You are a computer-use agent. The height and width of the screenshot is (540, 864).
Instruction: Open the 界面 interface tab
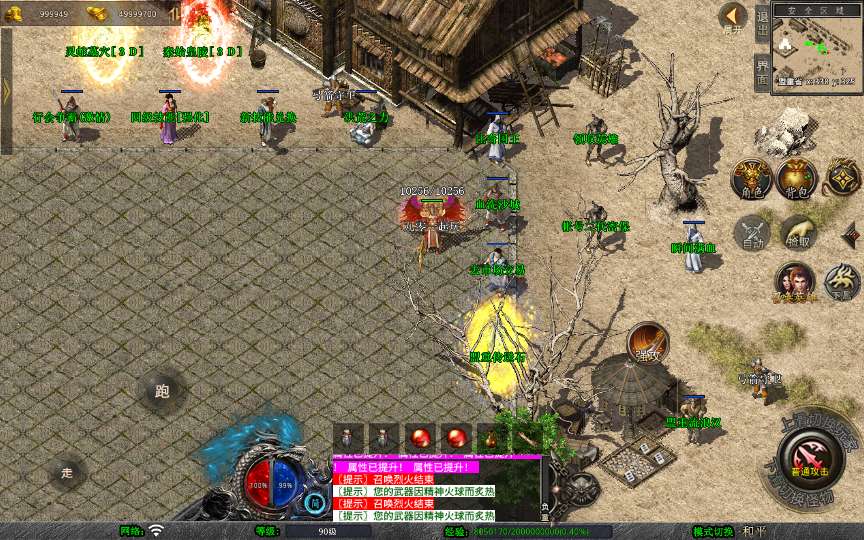tap(762, 70)
